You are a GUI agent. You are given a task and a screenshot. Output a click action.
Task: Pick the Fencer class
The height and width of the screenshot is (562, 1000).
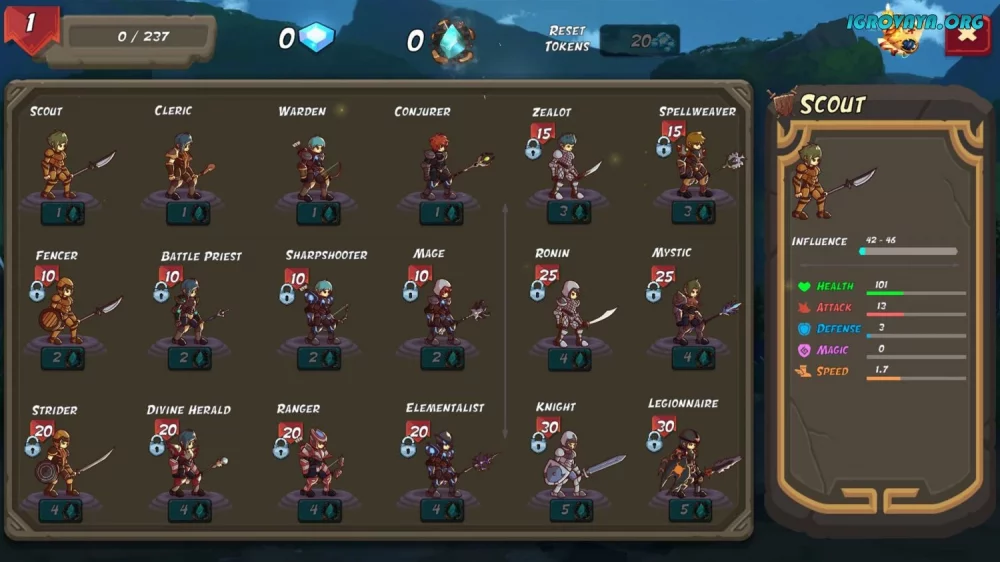pyautogui.click(x=62, y=310)
